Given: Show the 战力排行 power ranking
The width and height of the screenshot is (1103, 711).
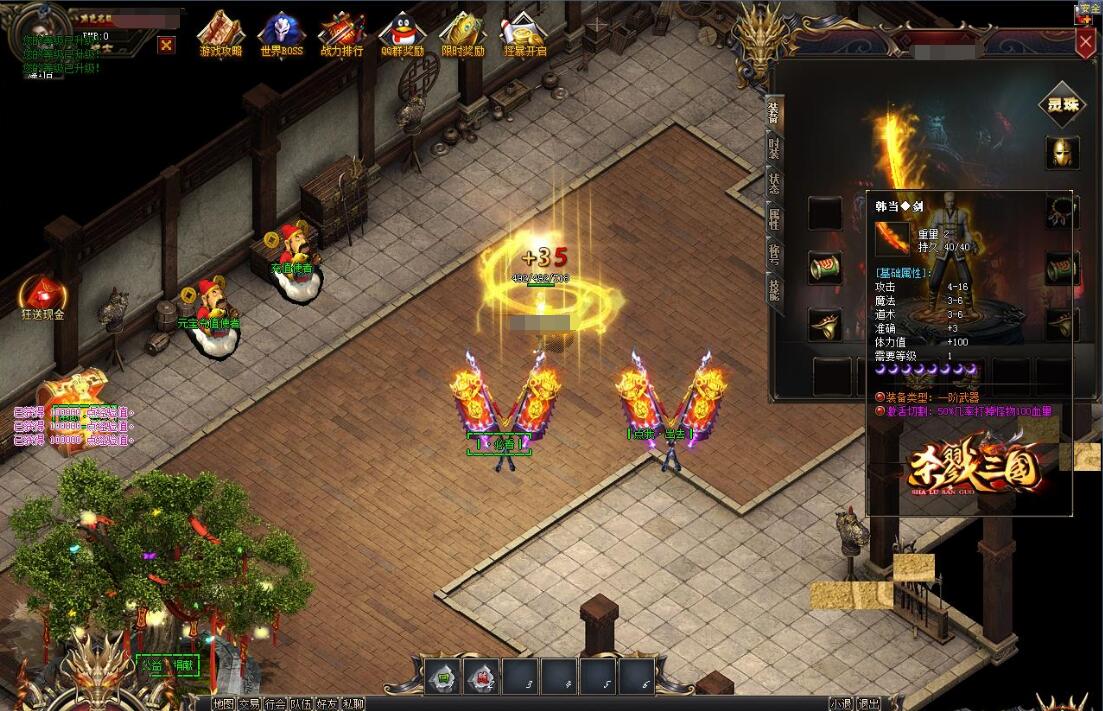Looking at the screenshot, I should (342, 33).
